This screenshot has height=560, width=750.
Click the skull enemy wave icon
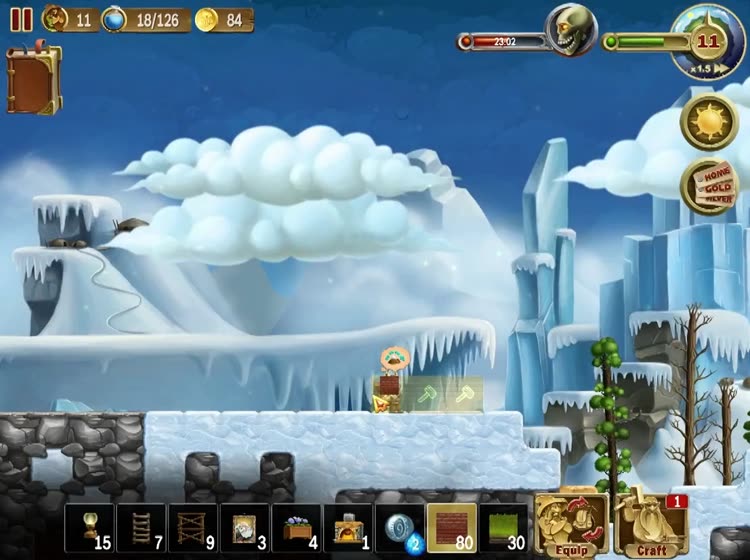click(x=571, y=30)
